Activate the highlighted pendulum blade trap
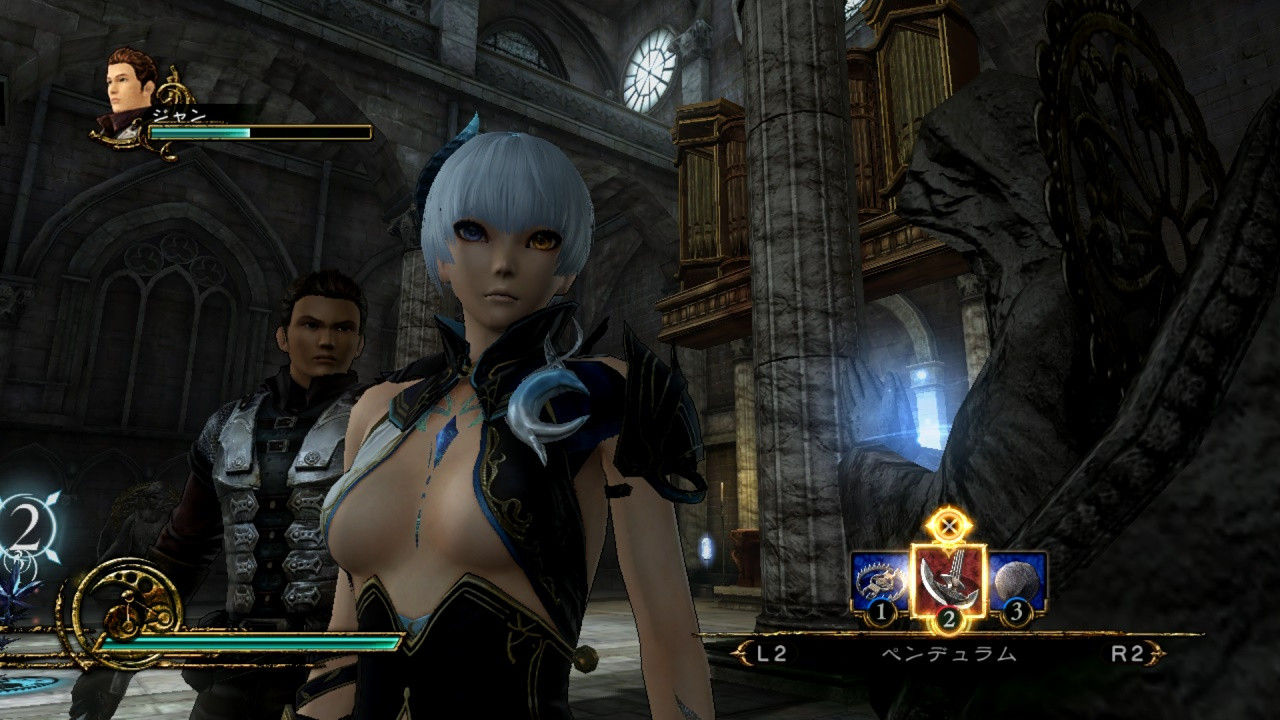The width and height of the screenshot is (1280, 720). click(x=948, y=578)
